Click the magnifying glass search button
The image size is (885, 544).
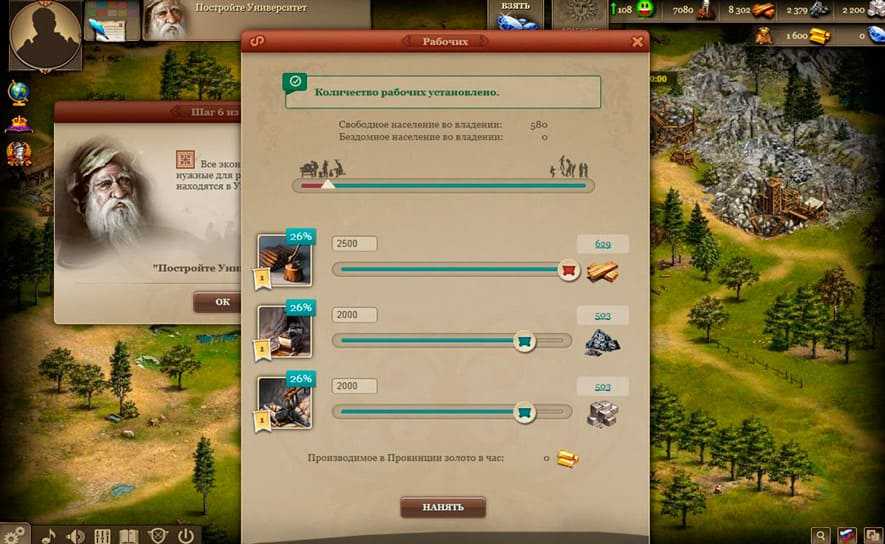(820, 535)
